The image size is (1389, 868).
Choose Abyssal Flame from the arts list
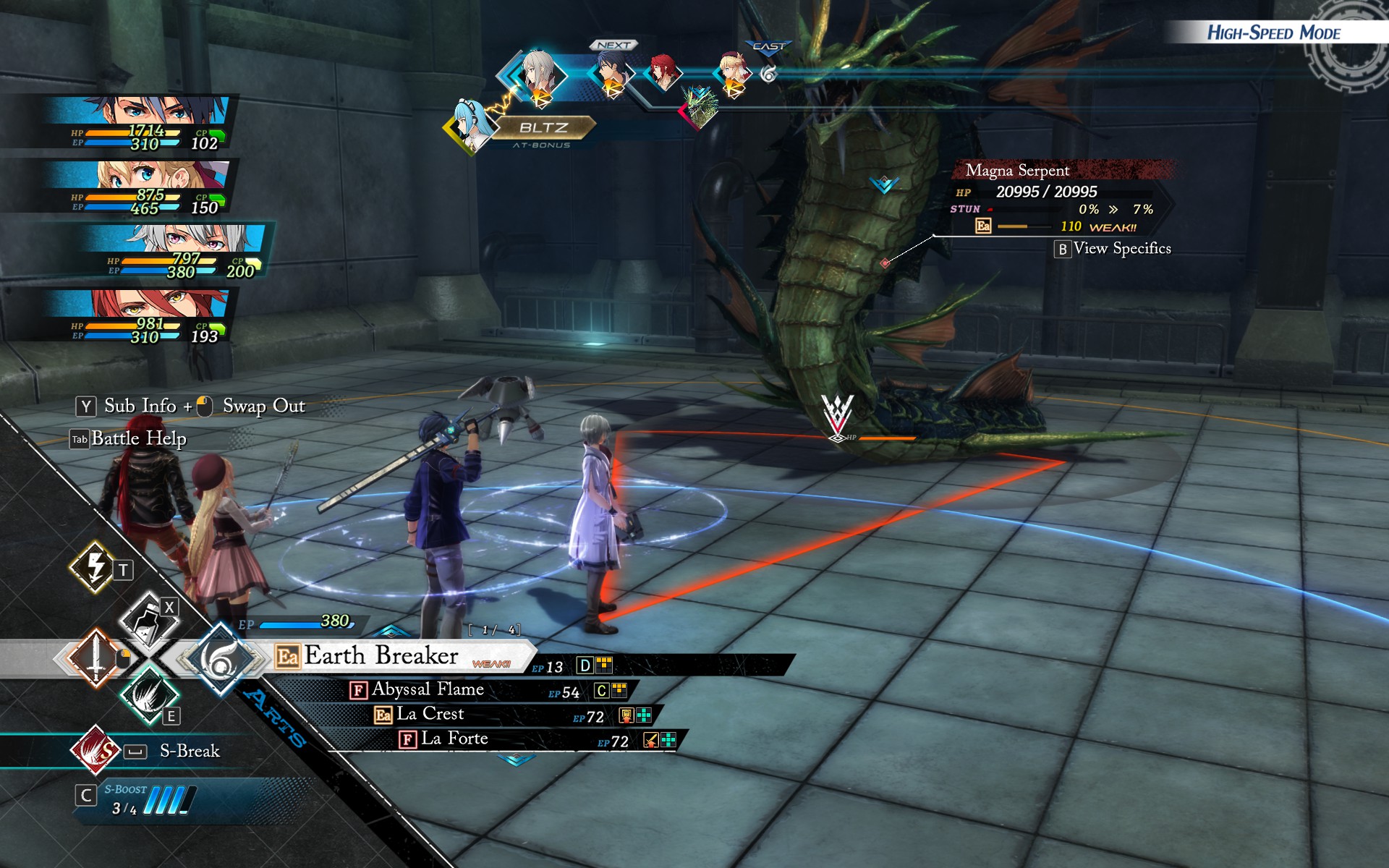tap(427, 690)
